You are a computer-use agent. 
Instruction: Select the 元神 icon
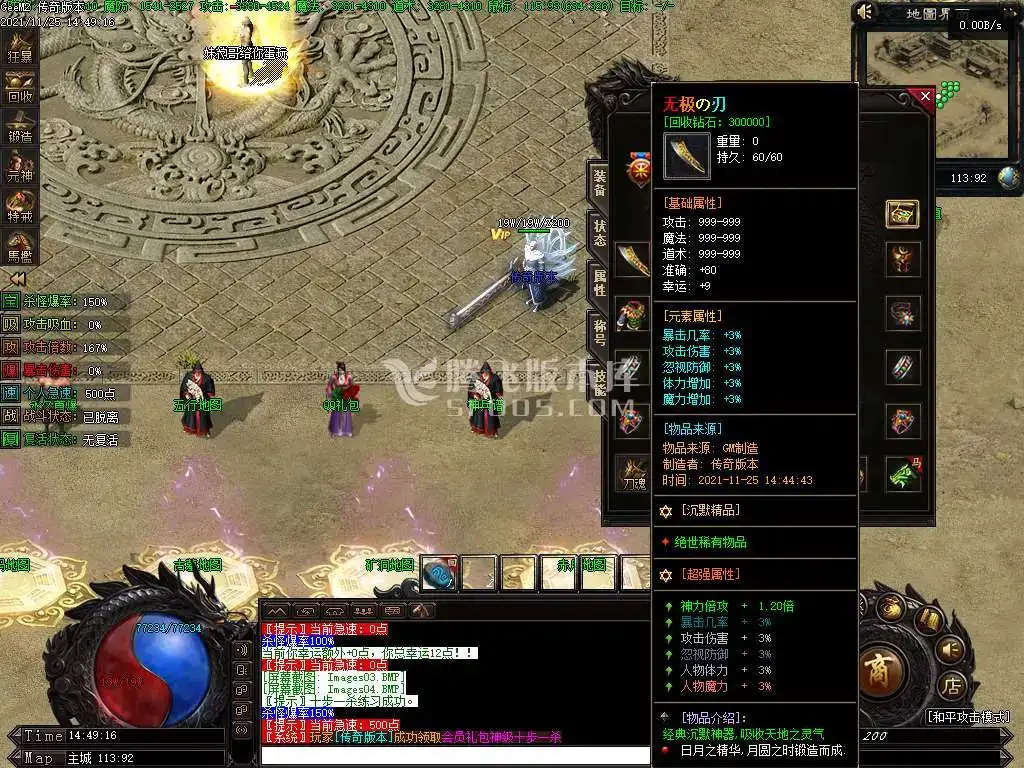click(x=20, y=166)
